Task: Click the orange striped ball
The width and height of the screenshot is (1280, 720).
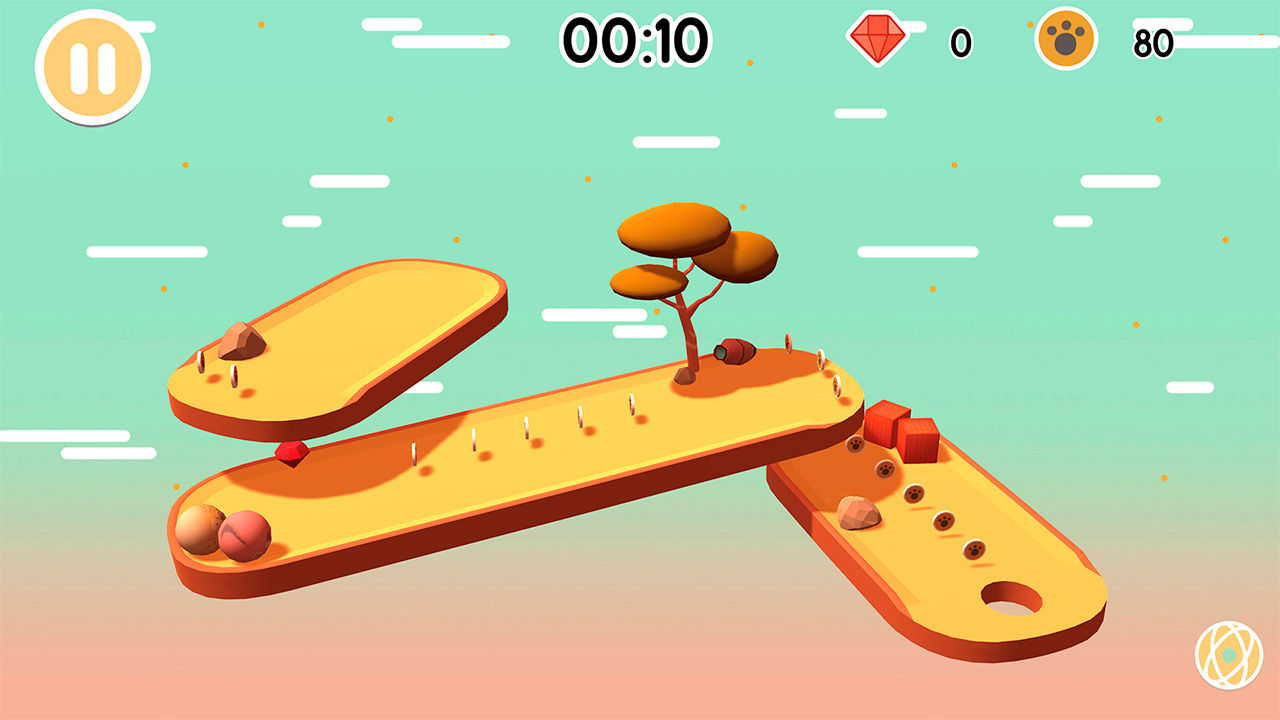Action: 197,531
